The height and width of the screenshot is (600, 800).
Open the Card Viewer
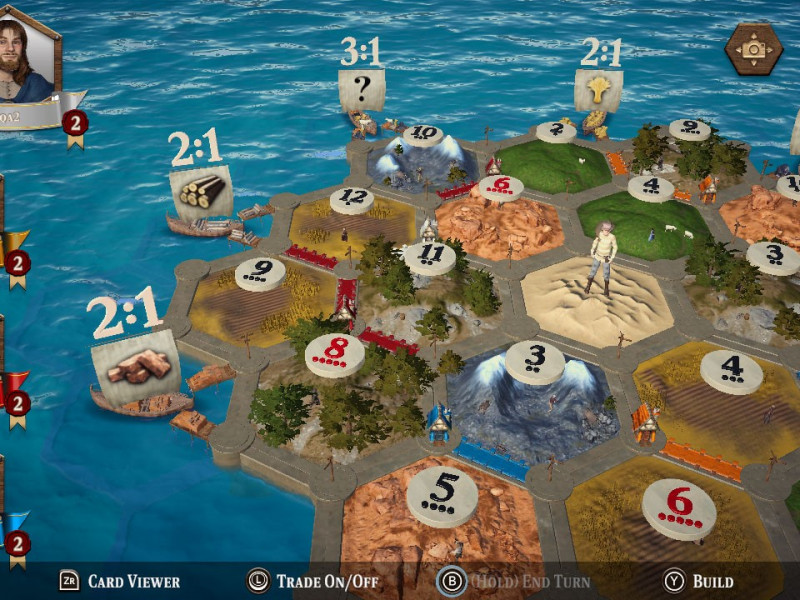pyautogui.click(x=120, y=581)
